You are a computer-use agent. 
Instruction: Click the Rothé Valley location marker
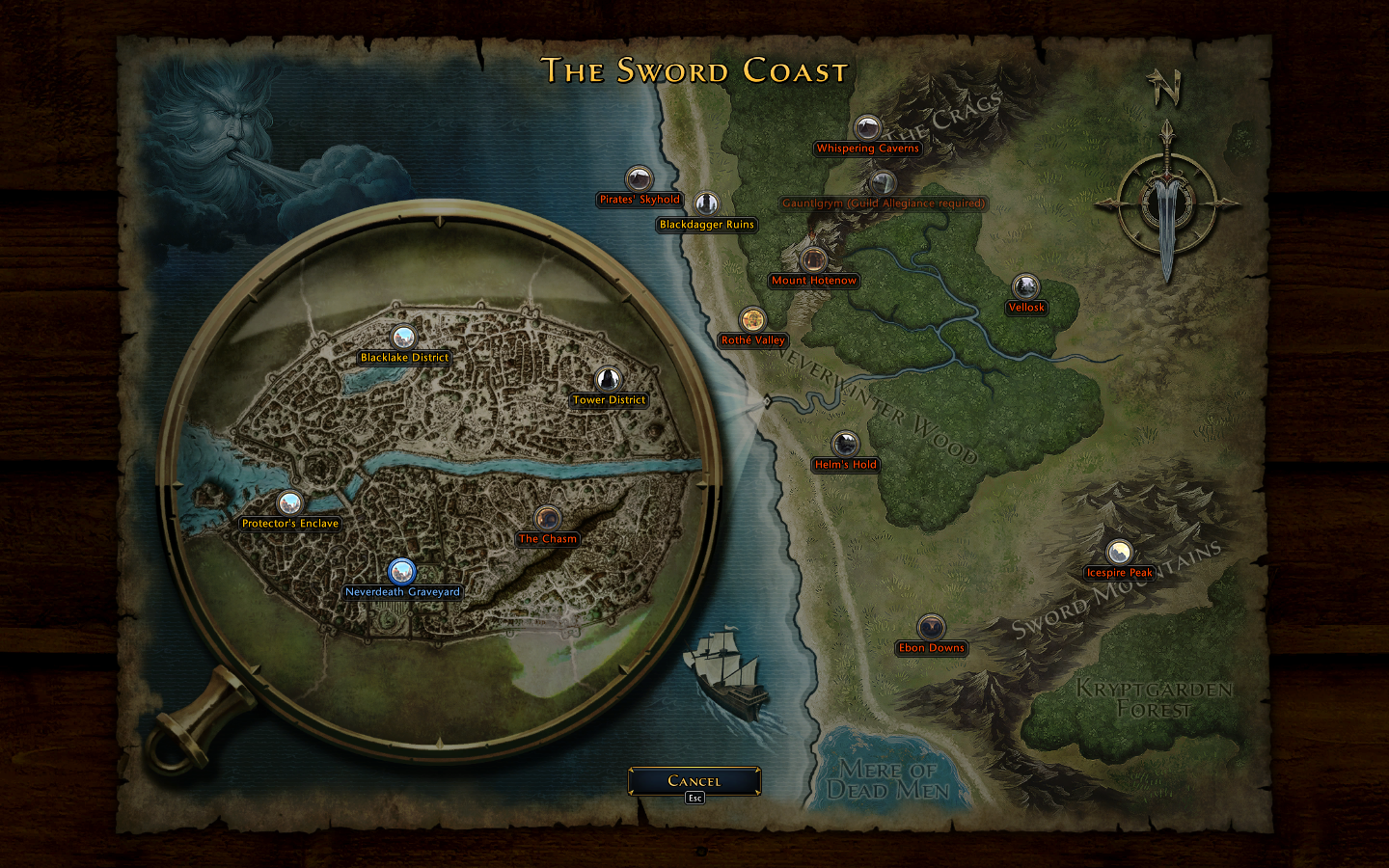(x=753, y=321)
